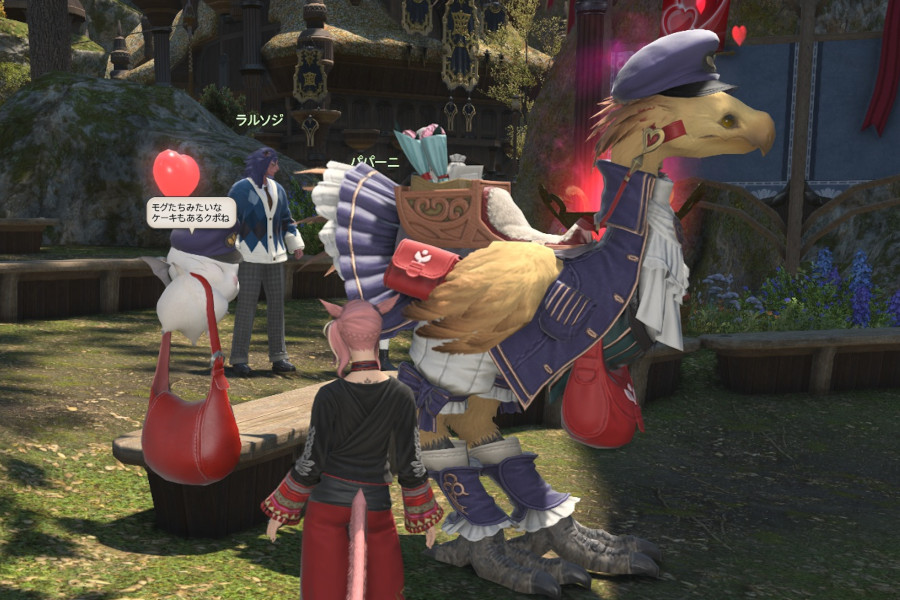
Task: Target the パパーニ name label
Action: point(373,161)
